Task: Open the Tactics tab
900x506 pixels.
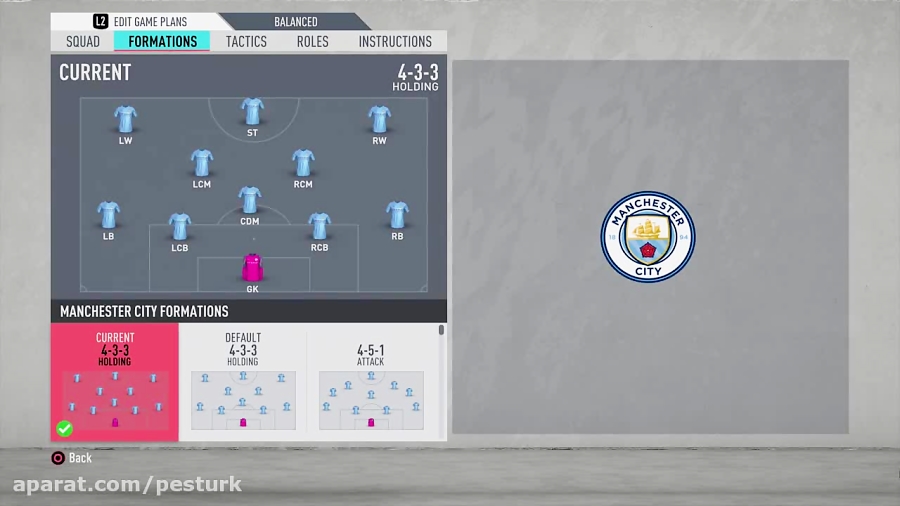Action: (246, 41)
